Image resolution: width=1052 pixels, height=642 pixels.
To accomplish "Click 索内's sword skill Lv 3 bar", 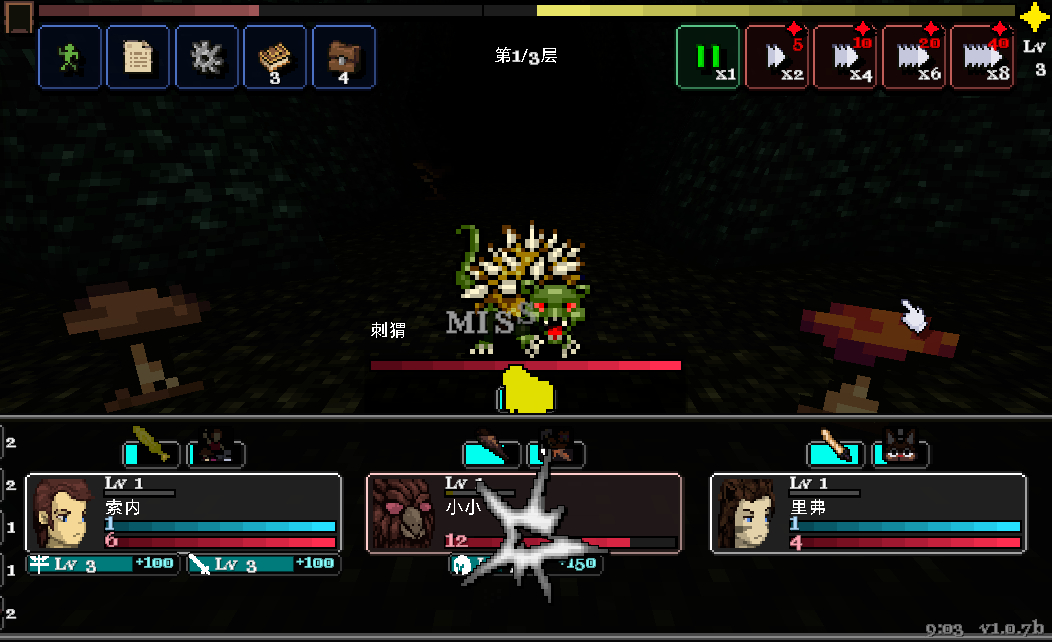I will 264,564.
